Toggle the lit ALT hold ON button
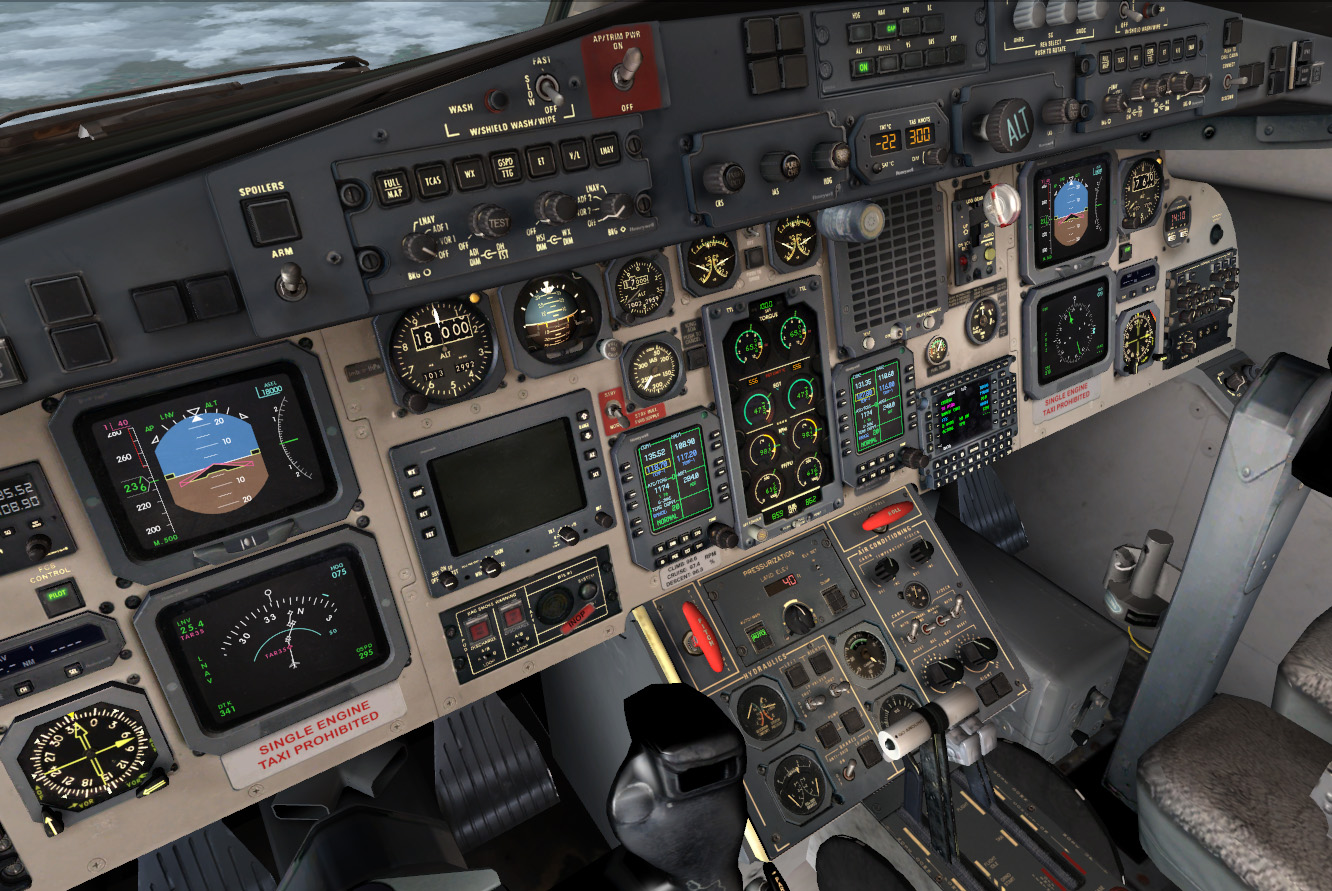 [x=861, y=68]
